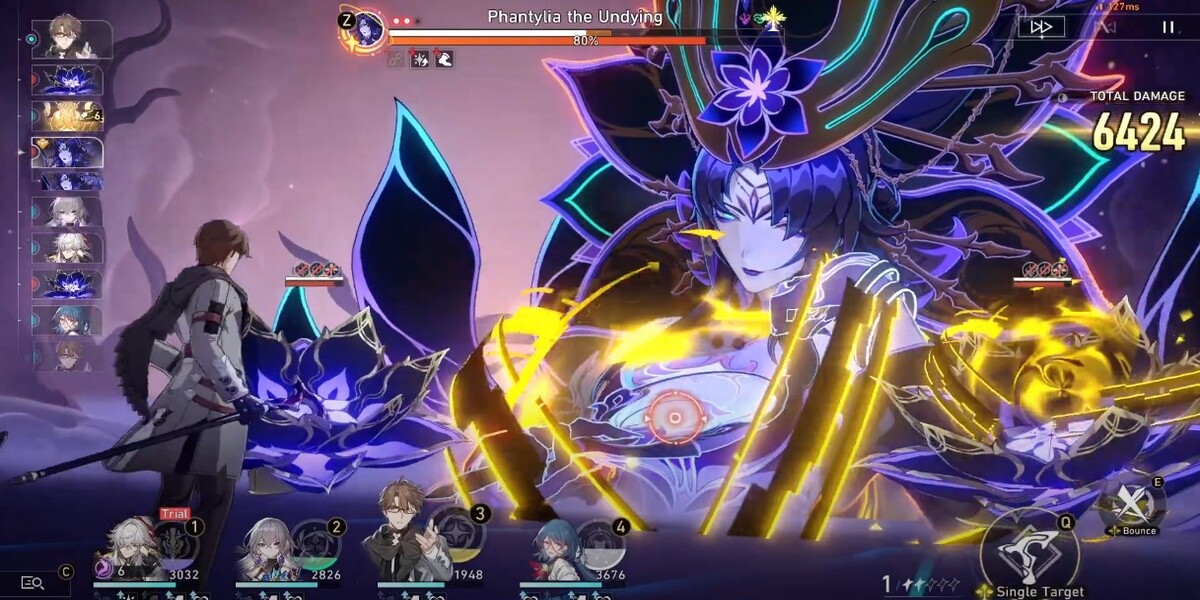Toggle the double-speed battle button

(1041, 27)
